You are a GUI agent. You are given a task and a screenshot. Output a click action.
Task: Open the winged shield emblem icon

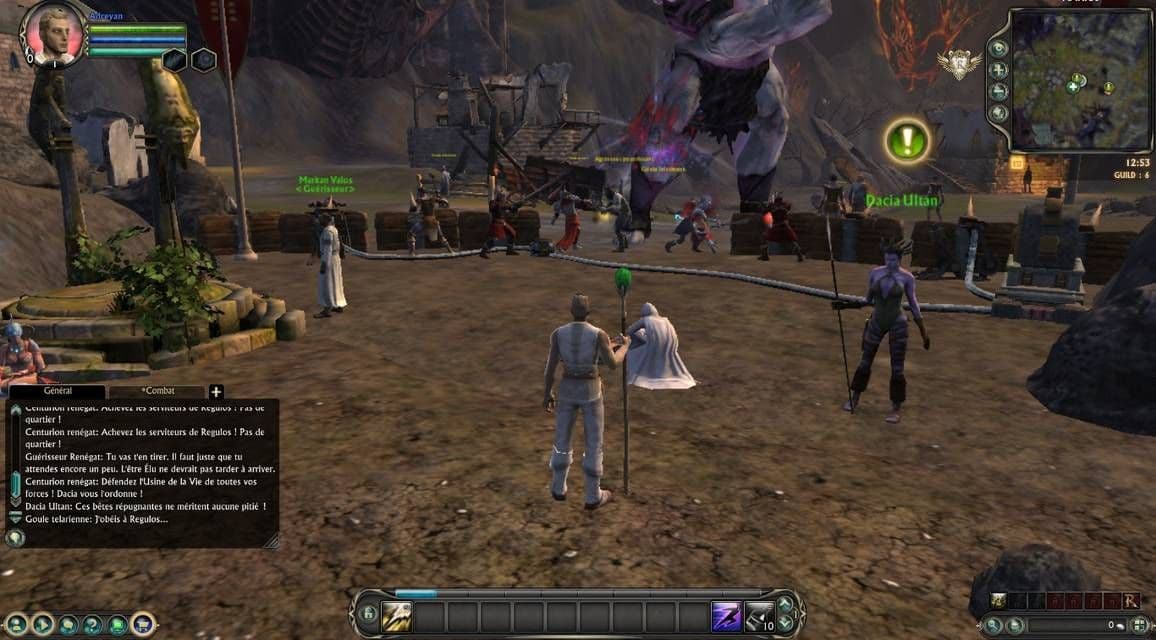coord(959,64)
